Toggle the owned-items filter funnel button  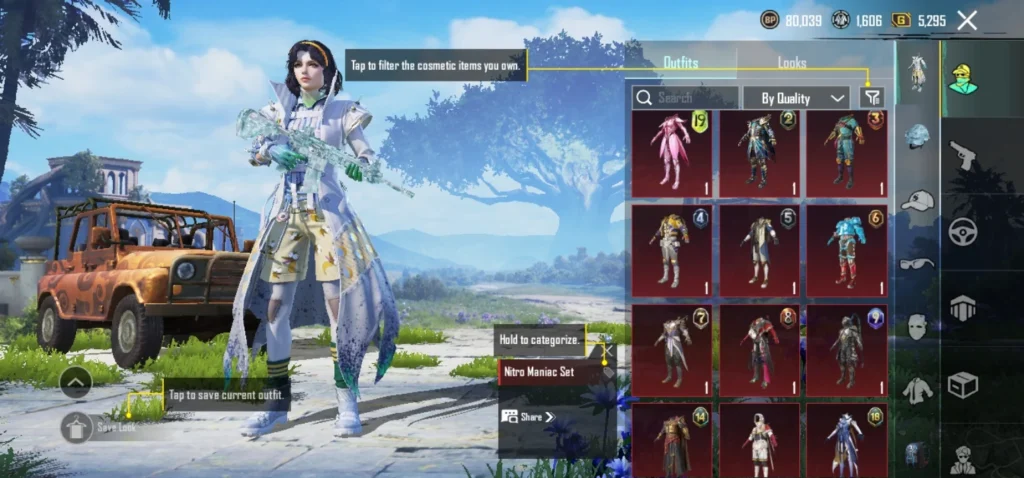(872, 97)
